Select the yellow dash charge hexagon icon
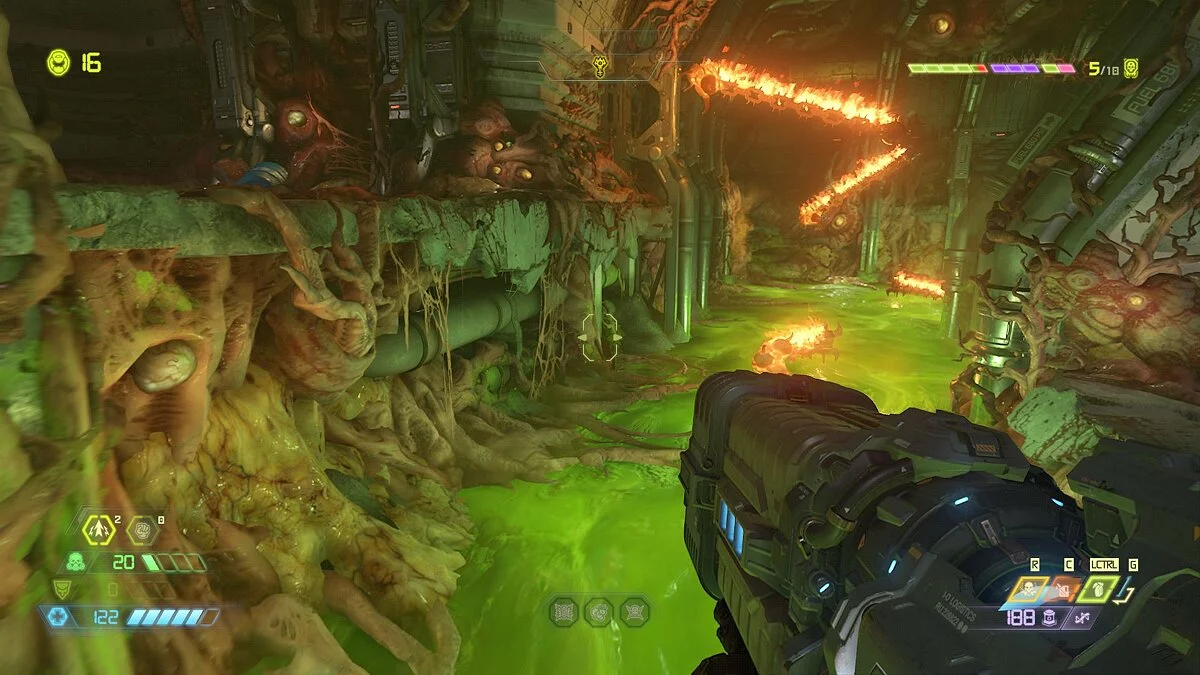Screen dimensions: 1200x675 (x=98, y=529)
